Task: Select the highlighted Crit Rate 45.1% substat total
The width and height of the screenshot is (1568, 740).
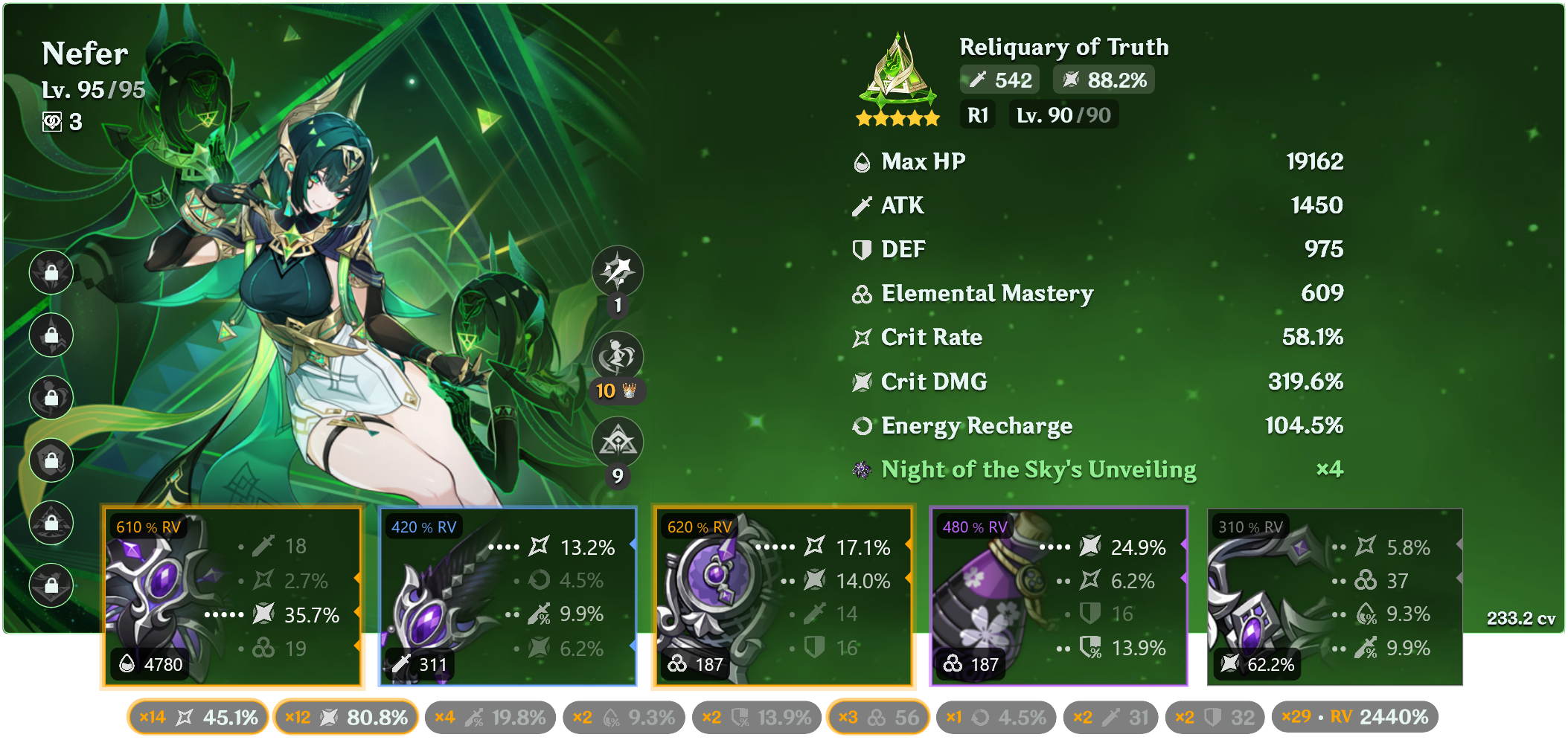Action: click(x=198, y=717)
